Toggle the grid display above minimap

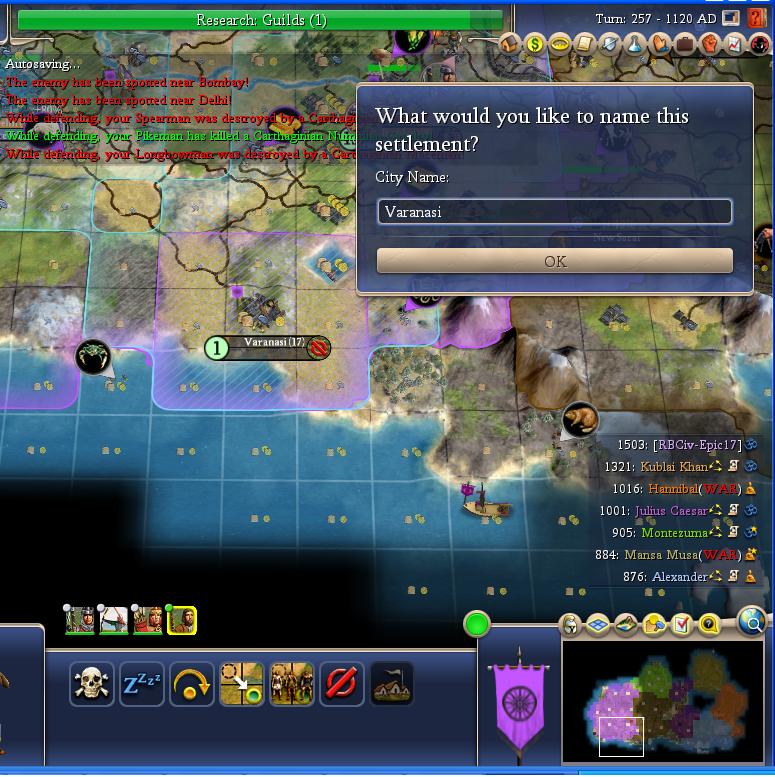pyautogui.click(x=598, y=626)
